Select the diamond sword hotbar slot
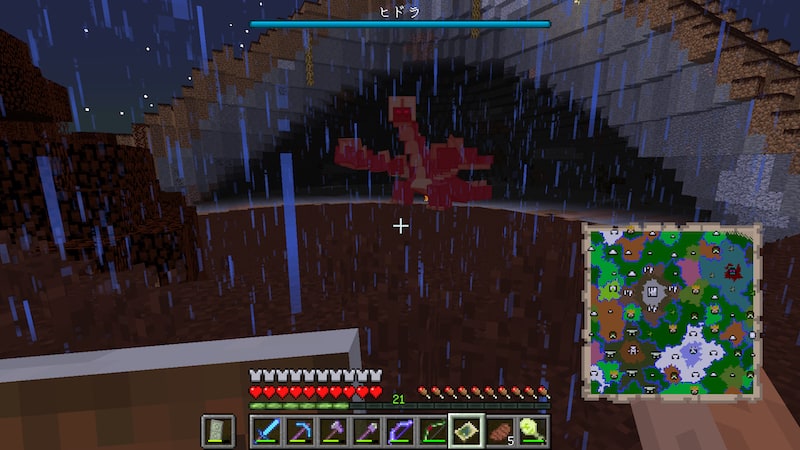Viewport: 800px width, 450px height. 268,431
